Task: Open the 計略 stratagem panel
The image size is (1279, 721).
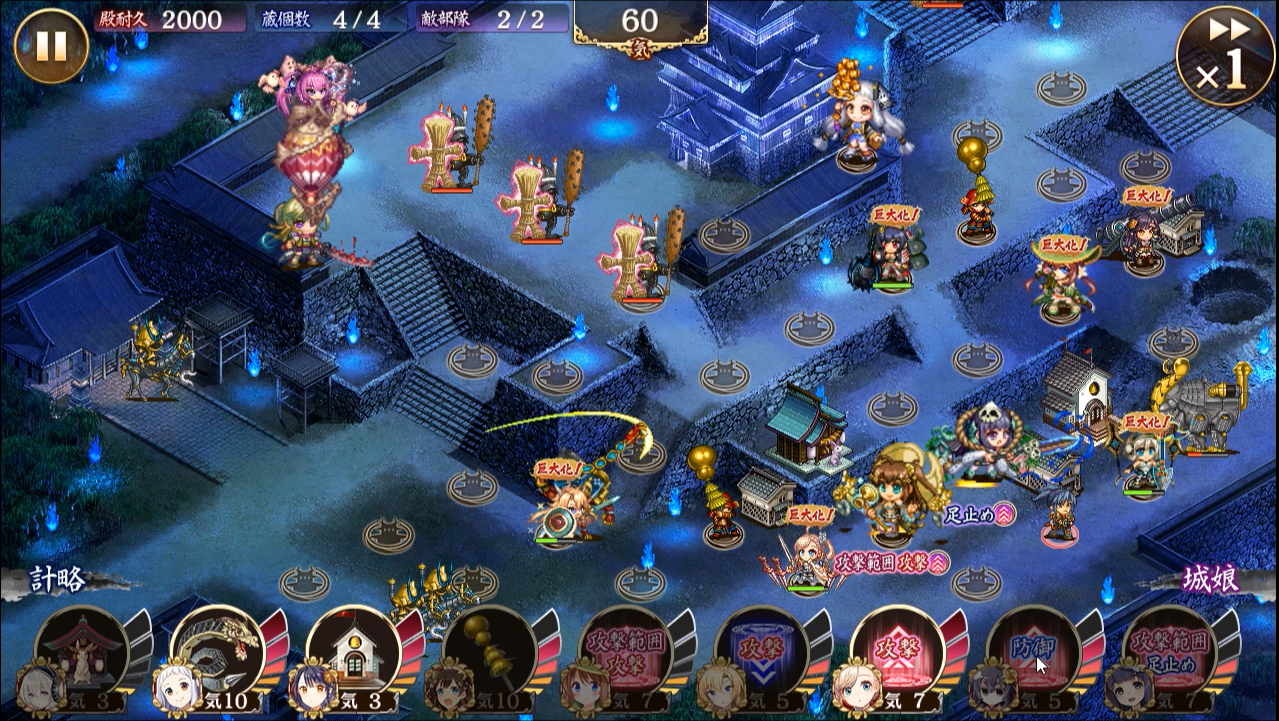Action: [60, 579]
